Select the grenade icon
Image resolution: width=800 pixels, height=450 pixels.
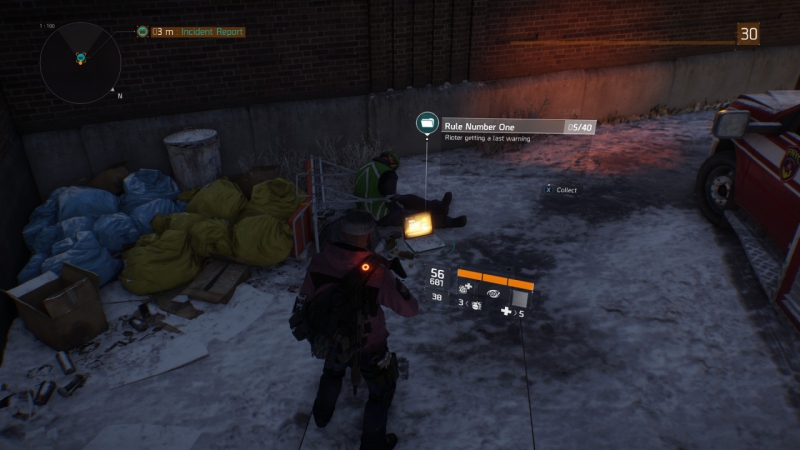pos(475,306)
